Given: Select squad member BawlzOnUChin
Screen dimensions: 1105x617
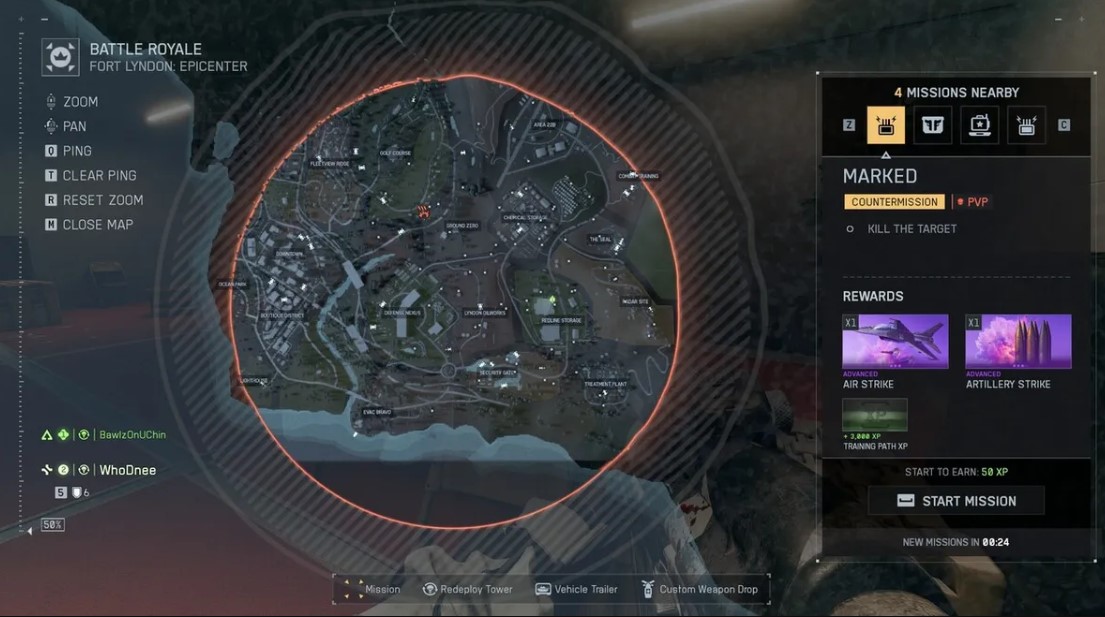Looking at the screenshot, I should 132,435.
